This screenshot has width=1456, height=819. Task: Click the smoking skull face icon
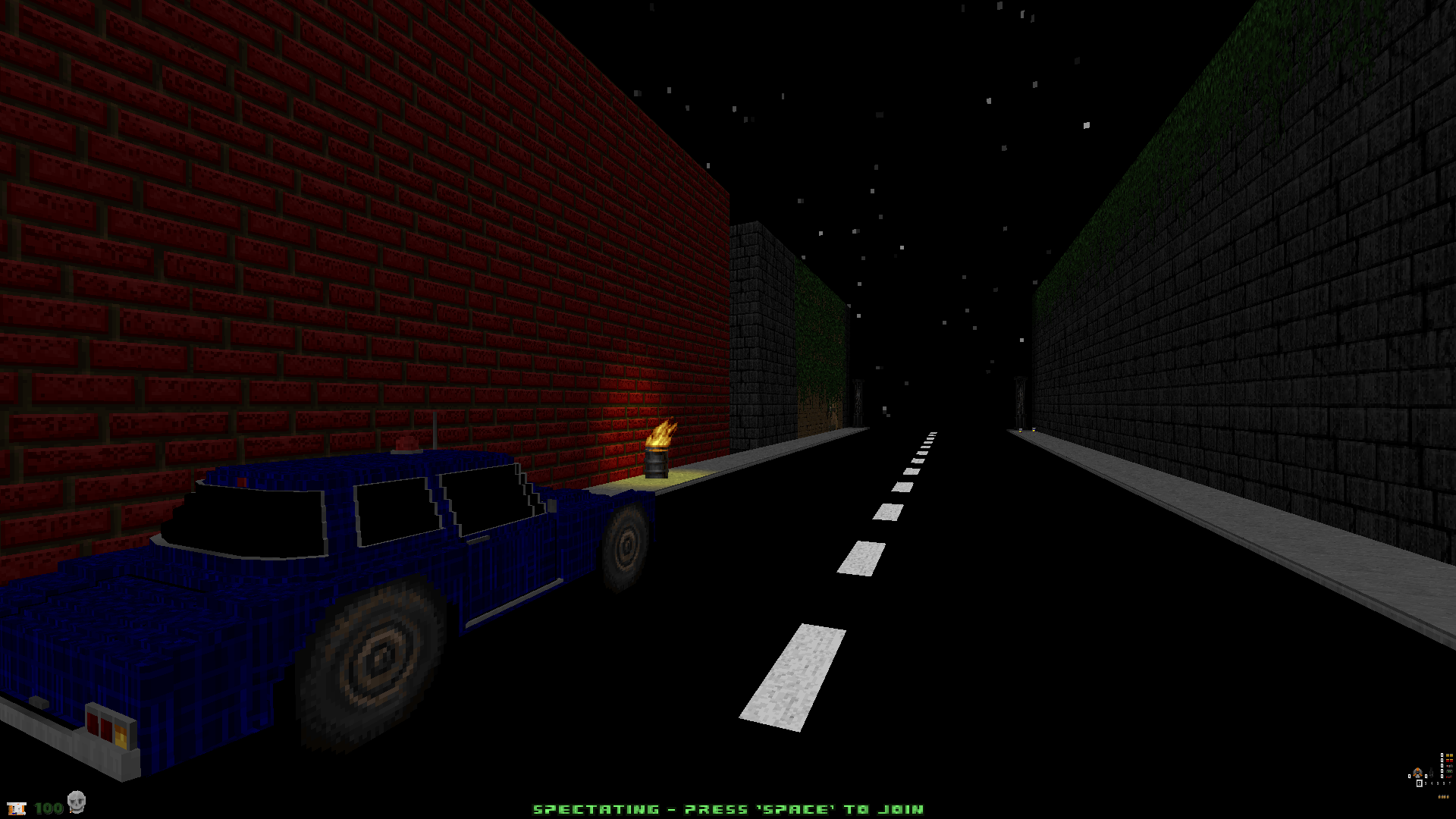(x=76, y=802)
